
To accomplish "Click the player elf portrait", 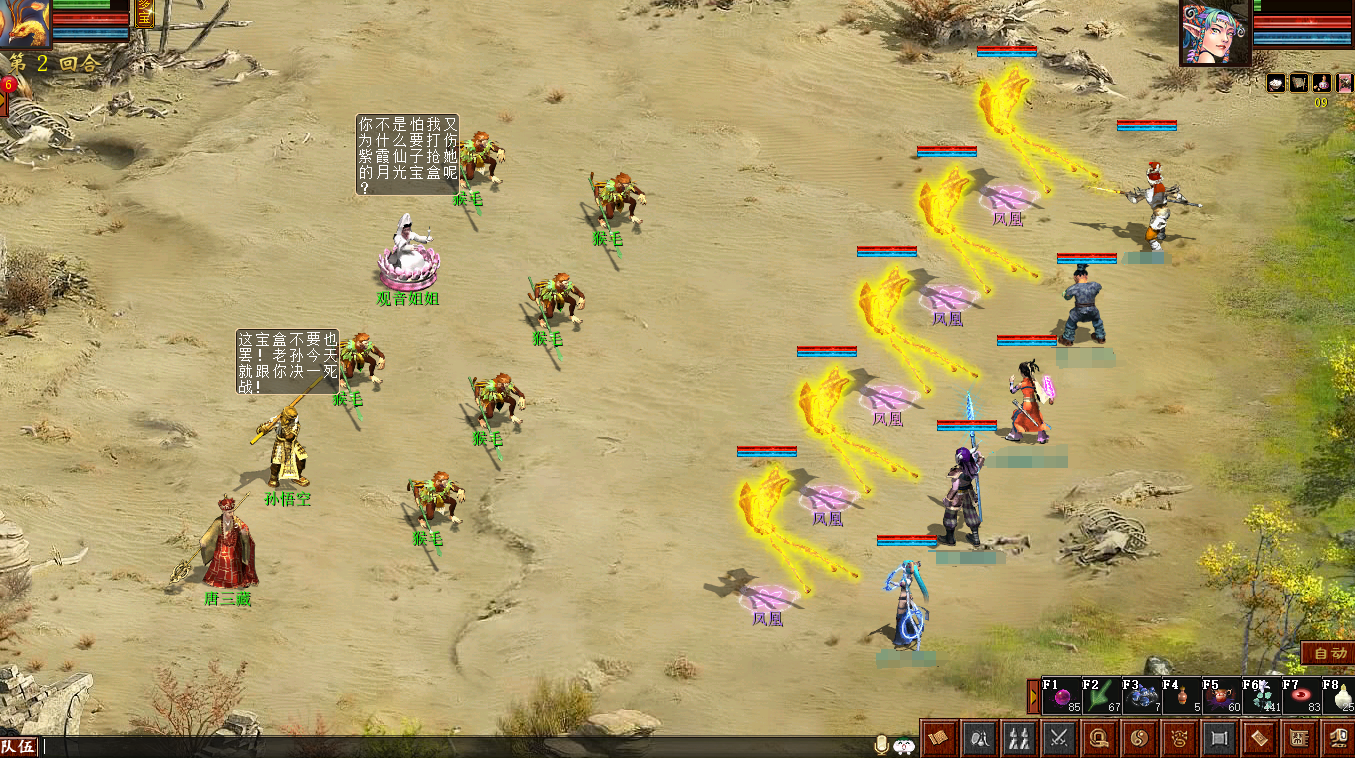I will (x=1215, y=33).
